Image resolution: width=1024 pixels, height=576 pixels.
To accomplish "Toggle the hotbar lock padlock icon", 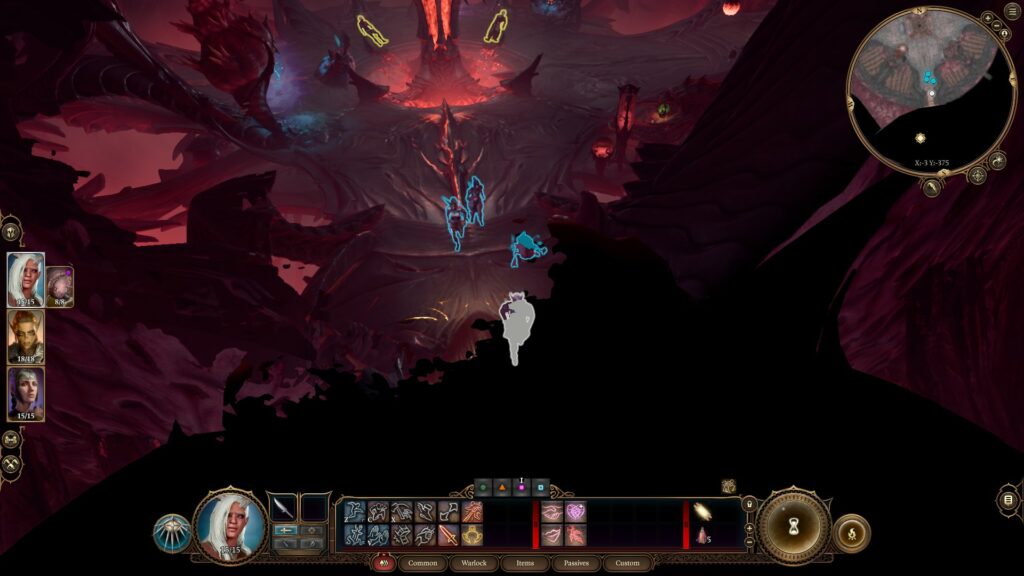I will point(749,503).
